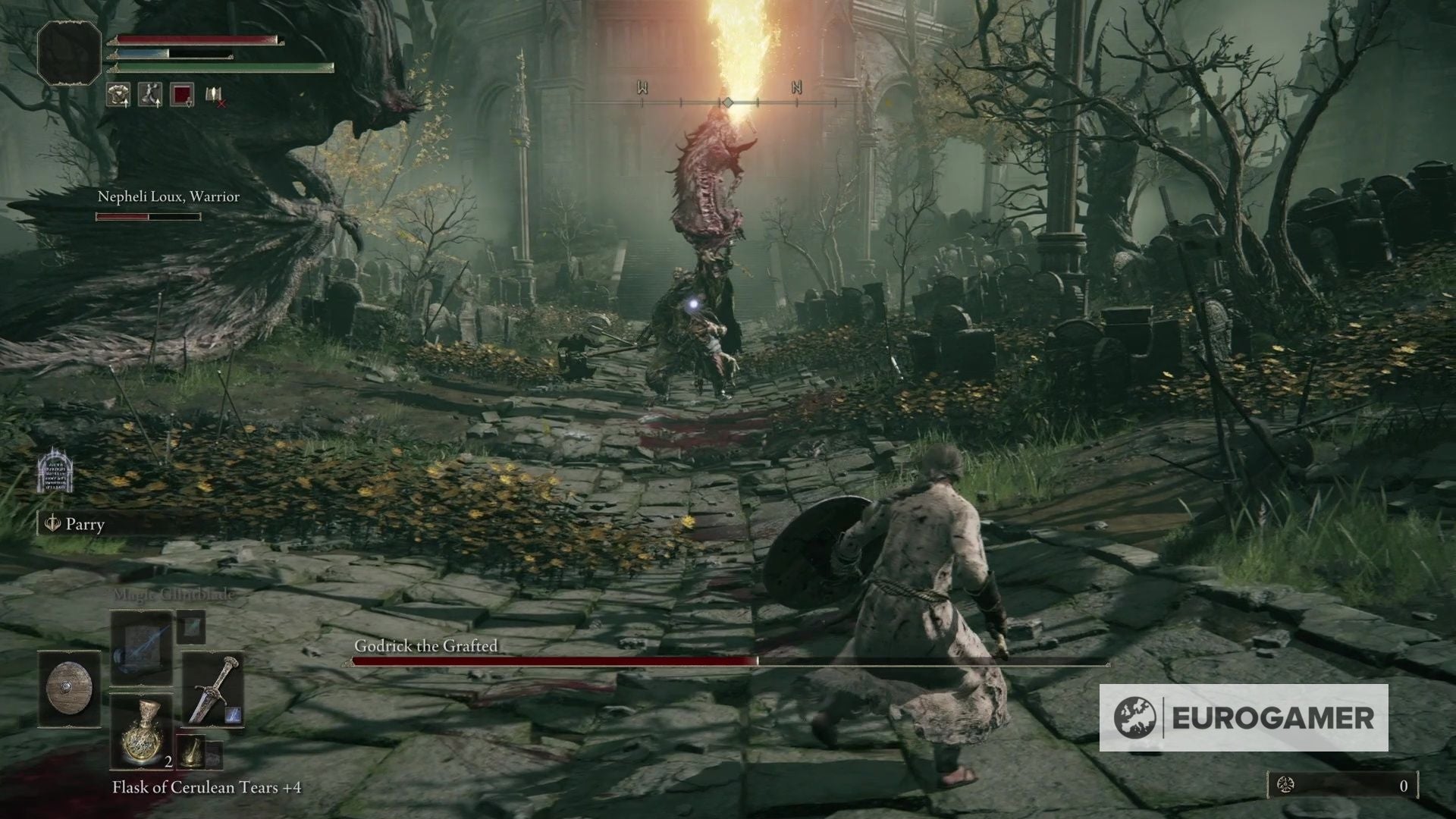Expand the Ash of War icon on sword
1456x819 pixels.
pyautogui.click(x=234, y=715)
